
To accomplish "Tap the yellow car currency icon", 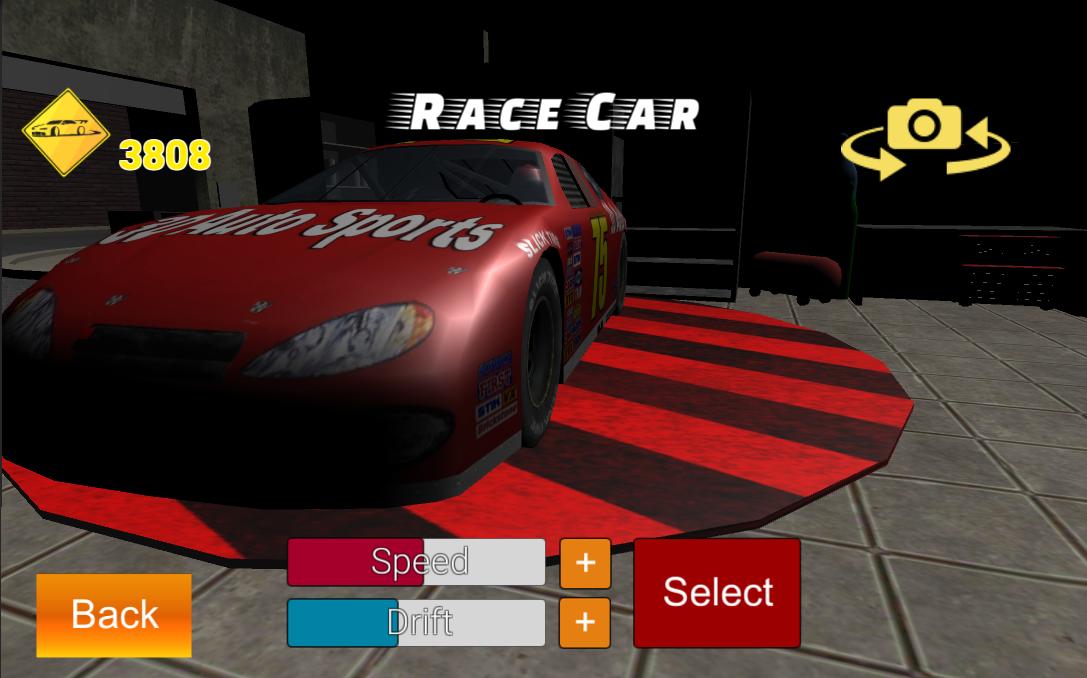I will click(x=66, y=132).
